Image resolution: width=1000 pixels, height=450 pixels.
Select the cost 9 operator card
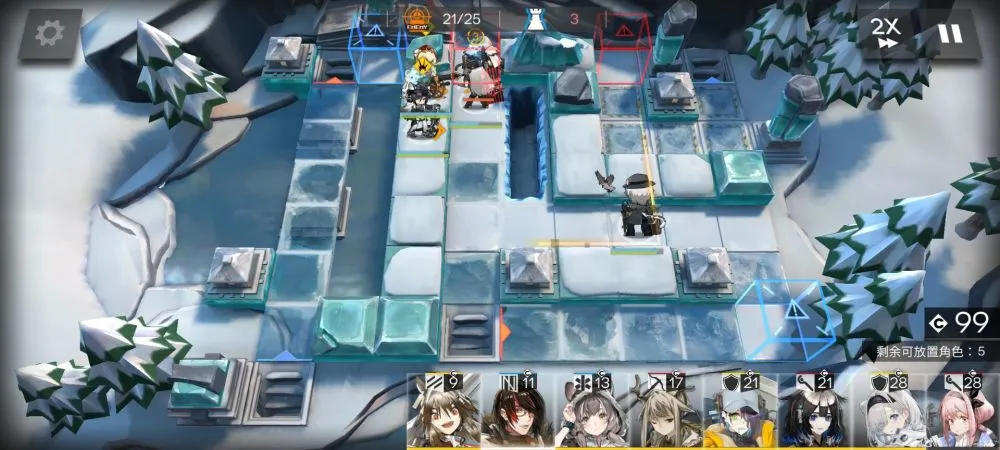444,412
